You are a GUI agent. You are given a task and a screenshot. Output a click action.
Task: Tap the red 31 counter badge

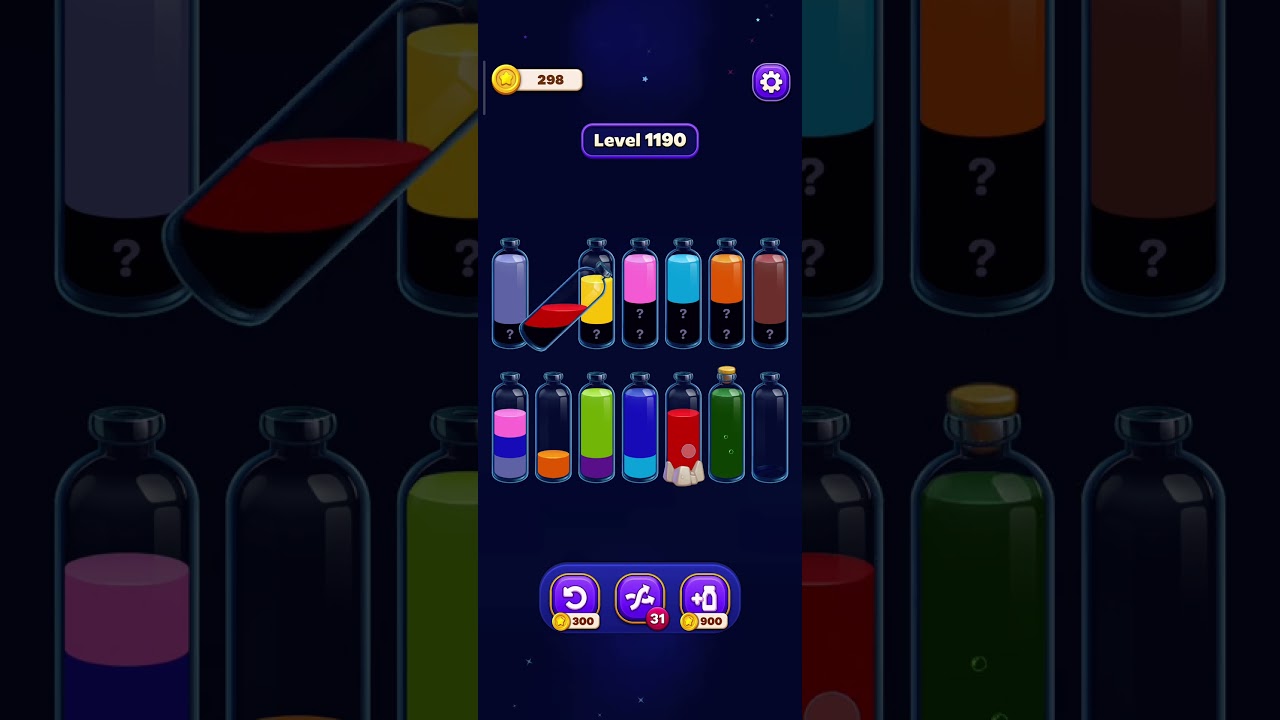pyautogui.click(x=658, y=619)
